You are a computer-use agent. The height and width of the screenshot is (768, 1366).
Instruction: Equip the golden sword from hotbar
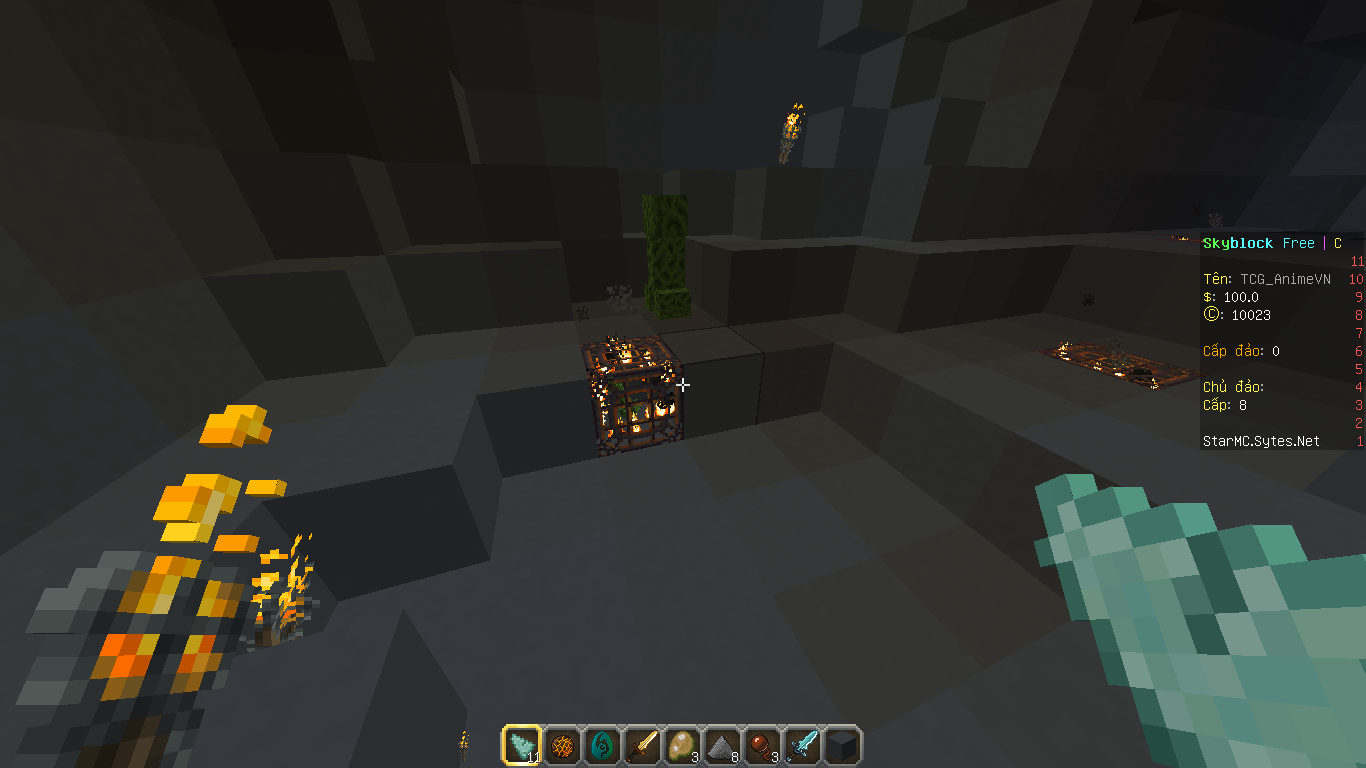[642, 746]
